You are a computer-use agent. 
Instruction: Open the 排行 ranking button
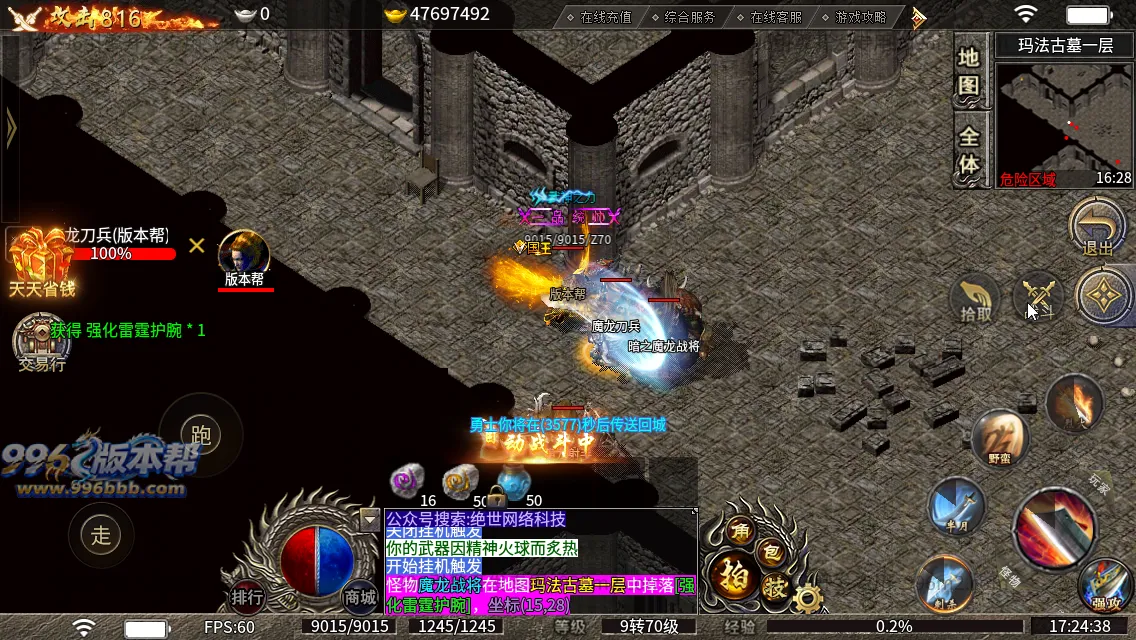pos(247,597)
